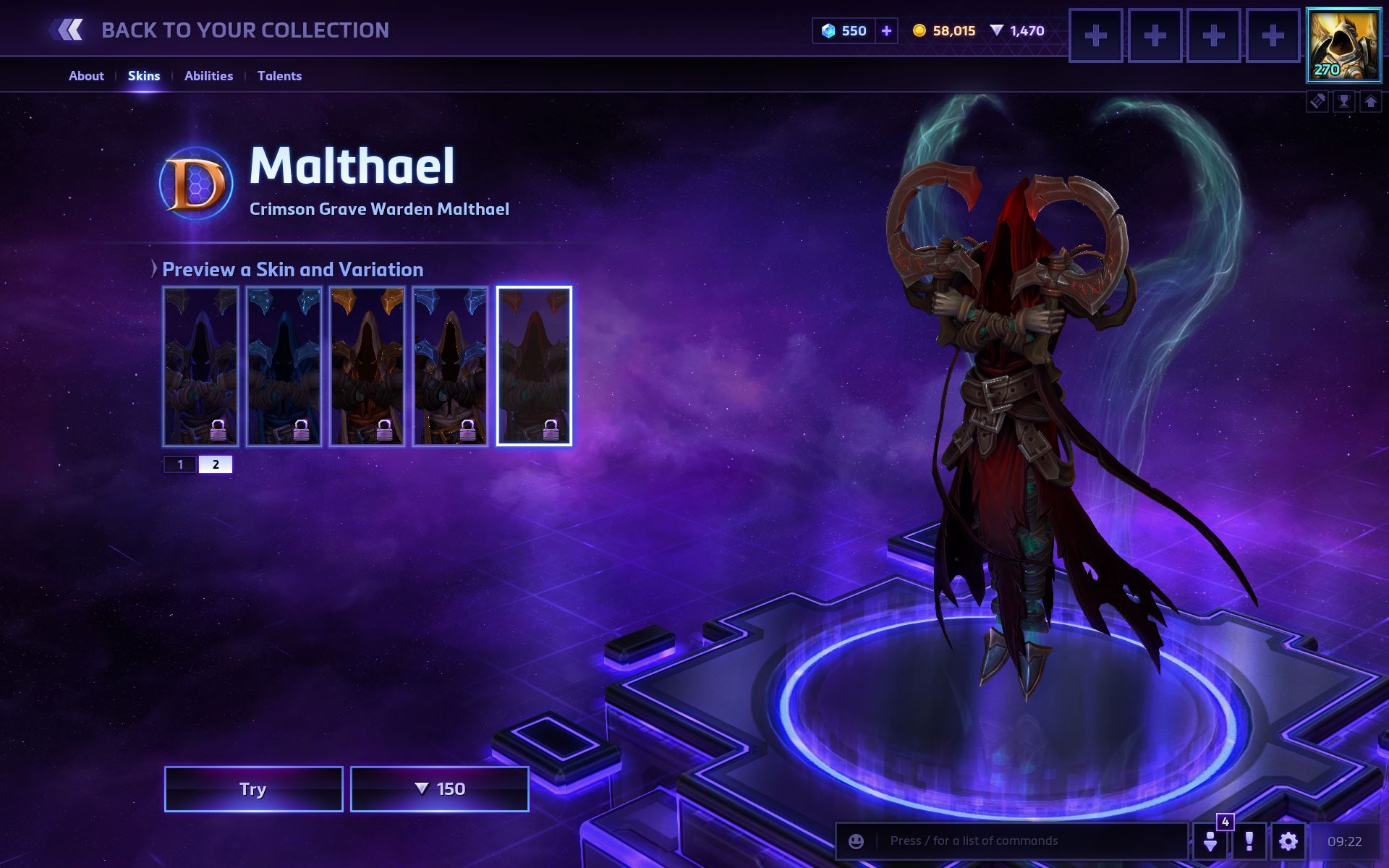Image resolution: width=1389 pixels, height=868 pixels.
Task: Open the gear settings menu
Action: pos(1288,841)
